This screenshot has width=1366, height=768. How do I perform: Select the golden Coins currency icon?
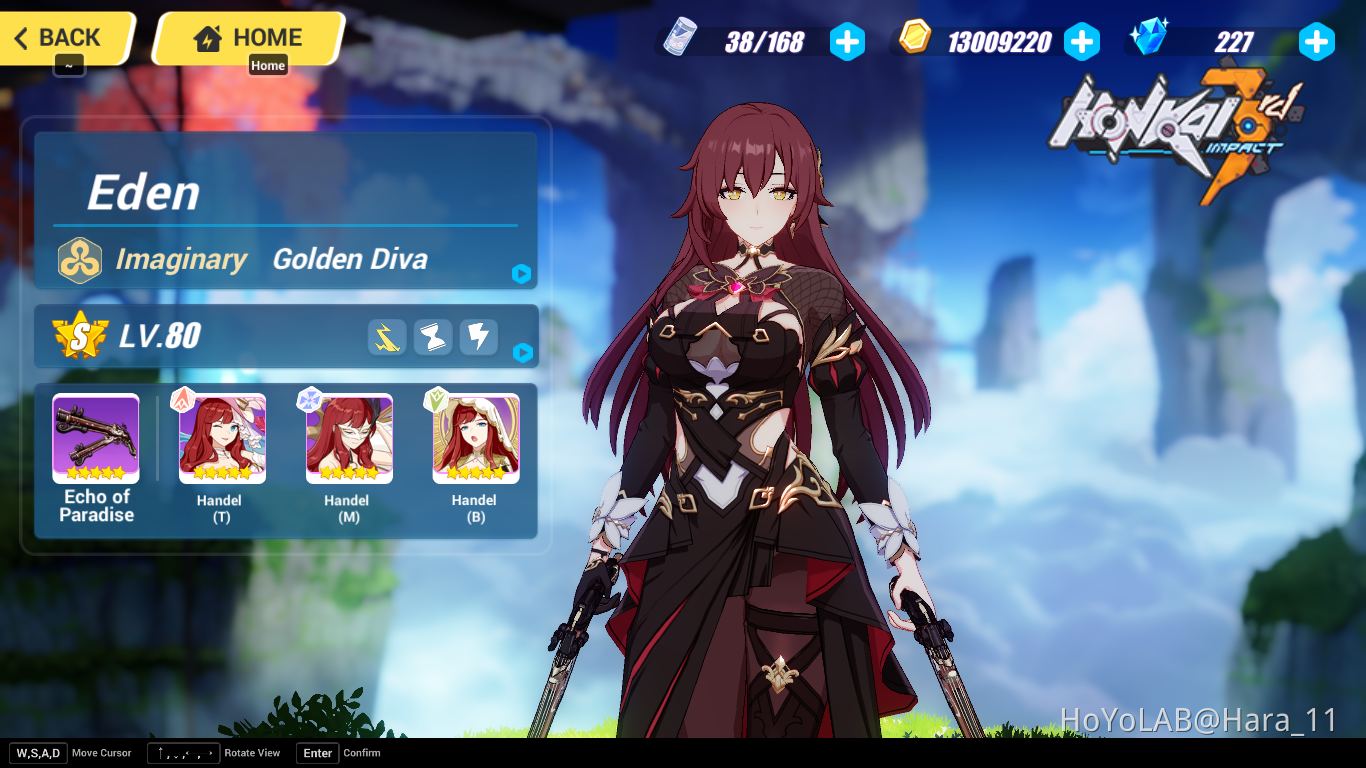tap(913, 40)
